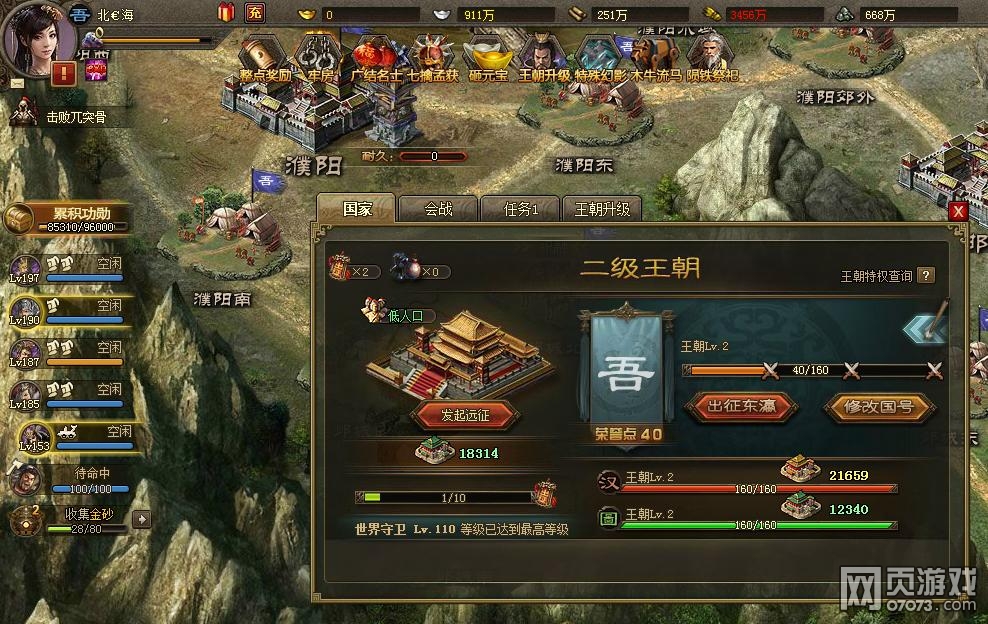Switch to the 会战 tab
988x624 pixels.
(438, 209)
